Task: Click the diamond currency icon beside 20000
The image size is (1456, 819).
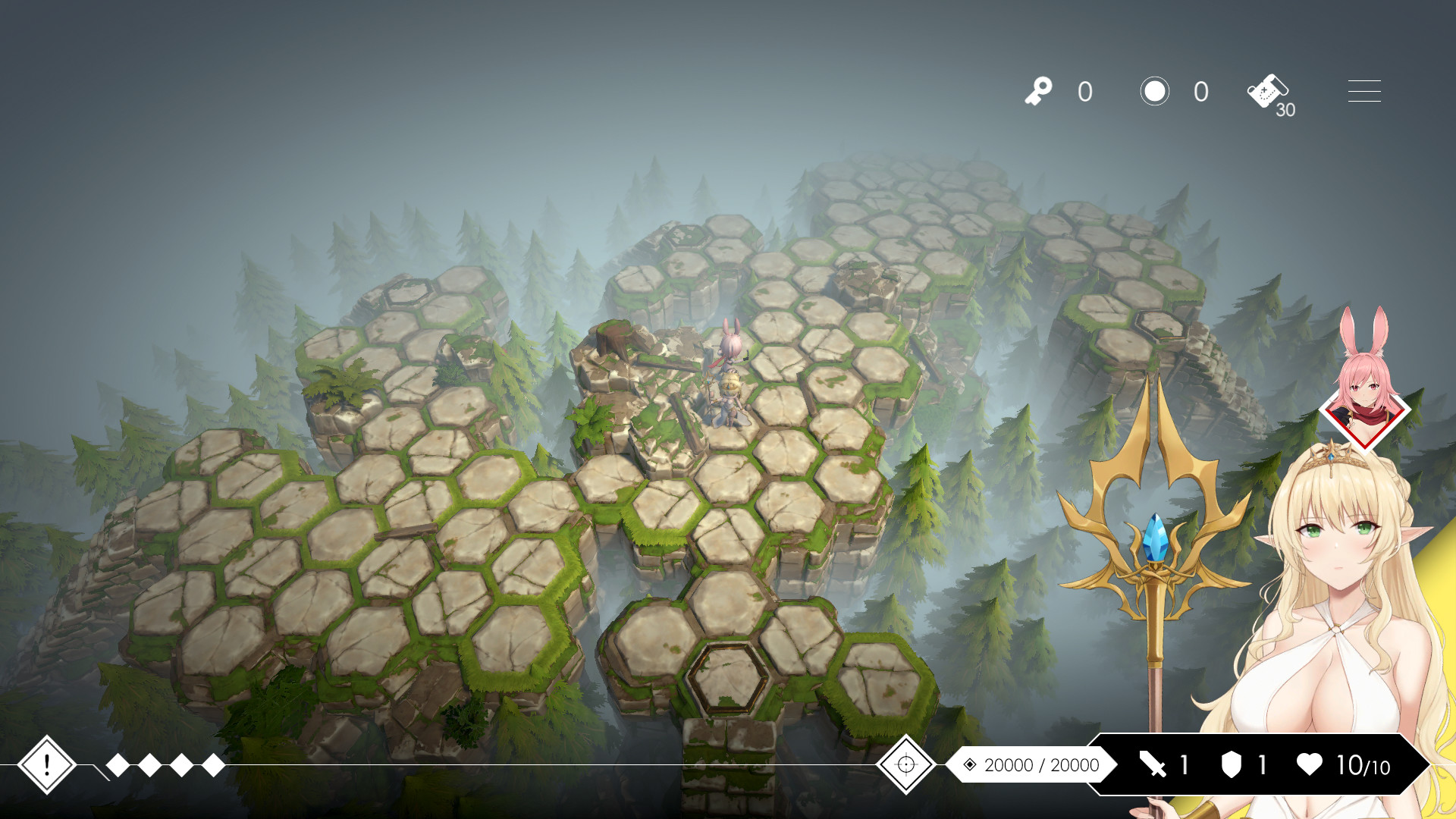Action: pos(969,765)
